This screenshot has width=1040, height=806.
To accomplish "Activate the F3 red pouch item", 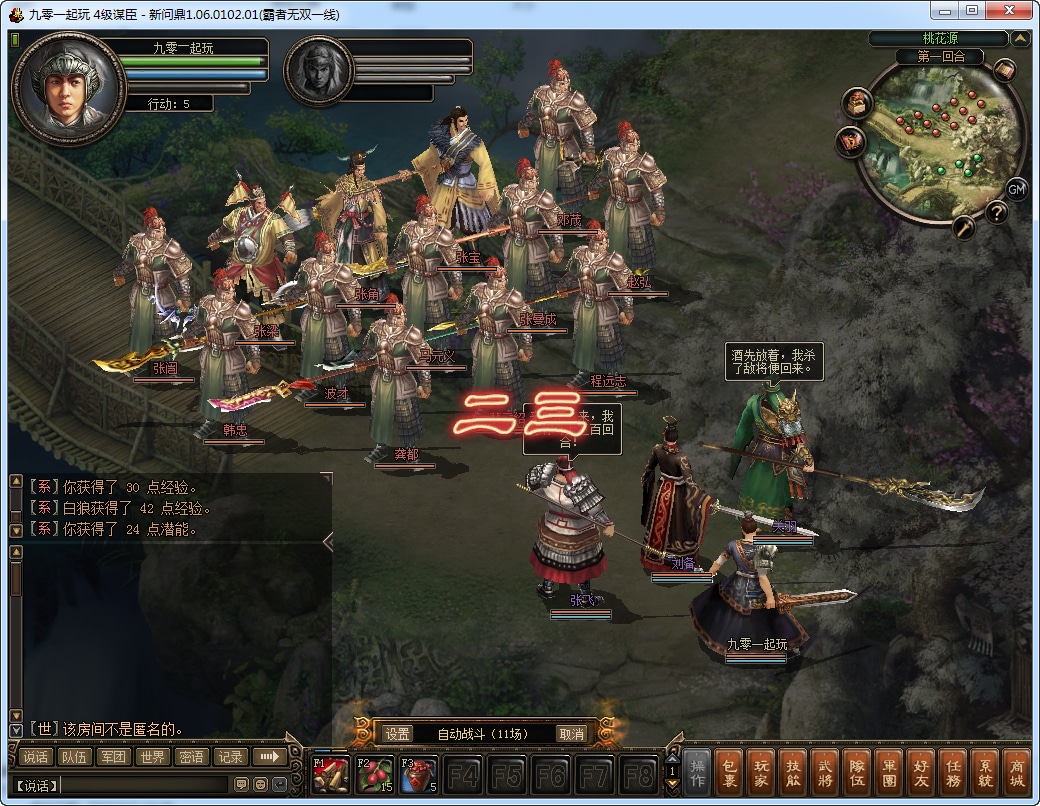I will coord(419,775).
